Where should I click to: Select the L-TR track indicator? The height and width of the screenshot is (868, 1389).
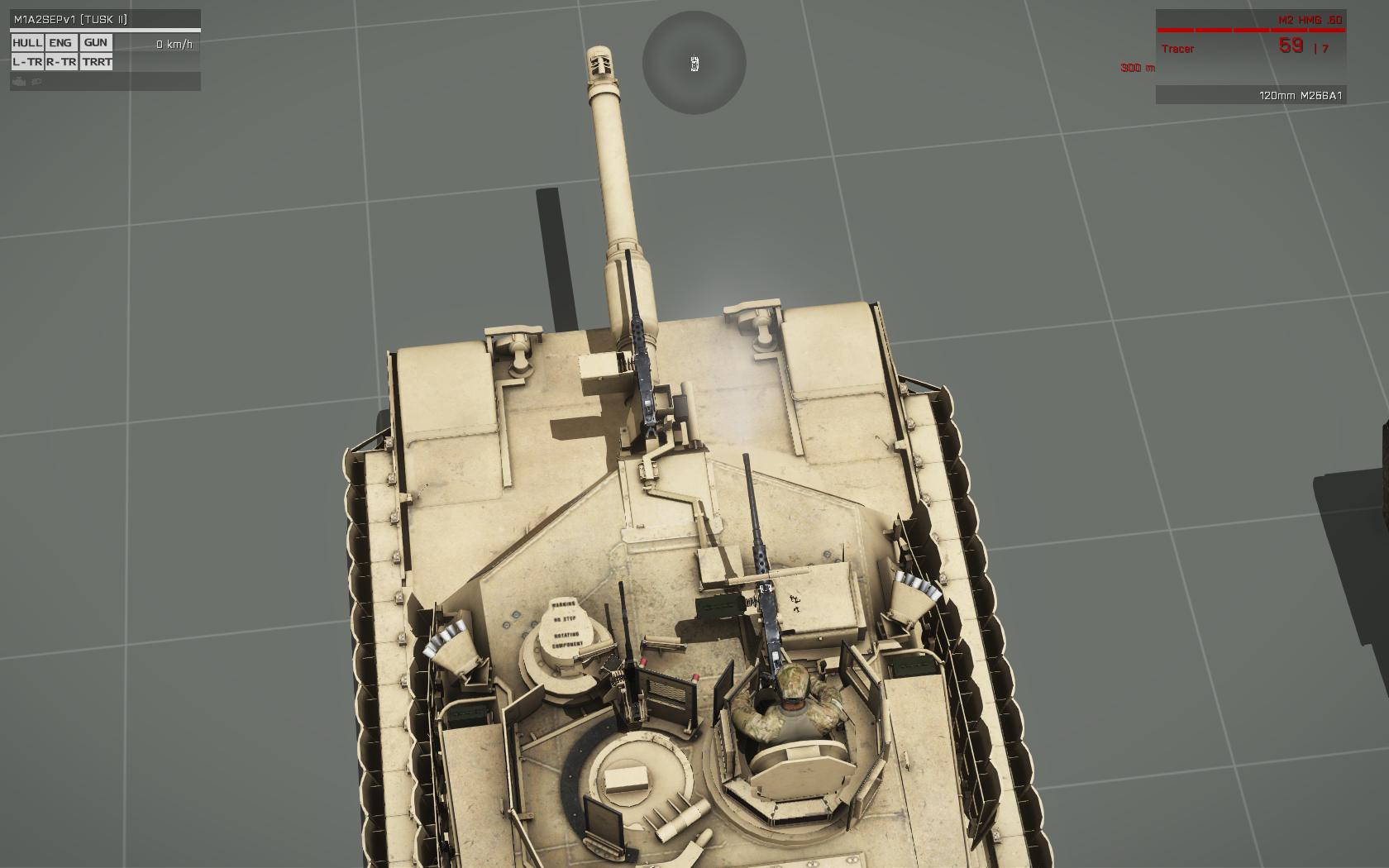tap(27, 62)
